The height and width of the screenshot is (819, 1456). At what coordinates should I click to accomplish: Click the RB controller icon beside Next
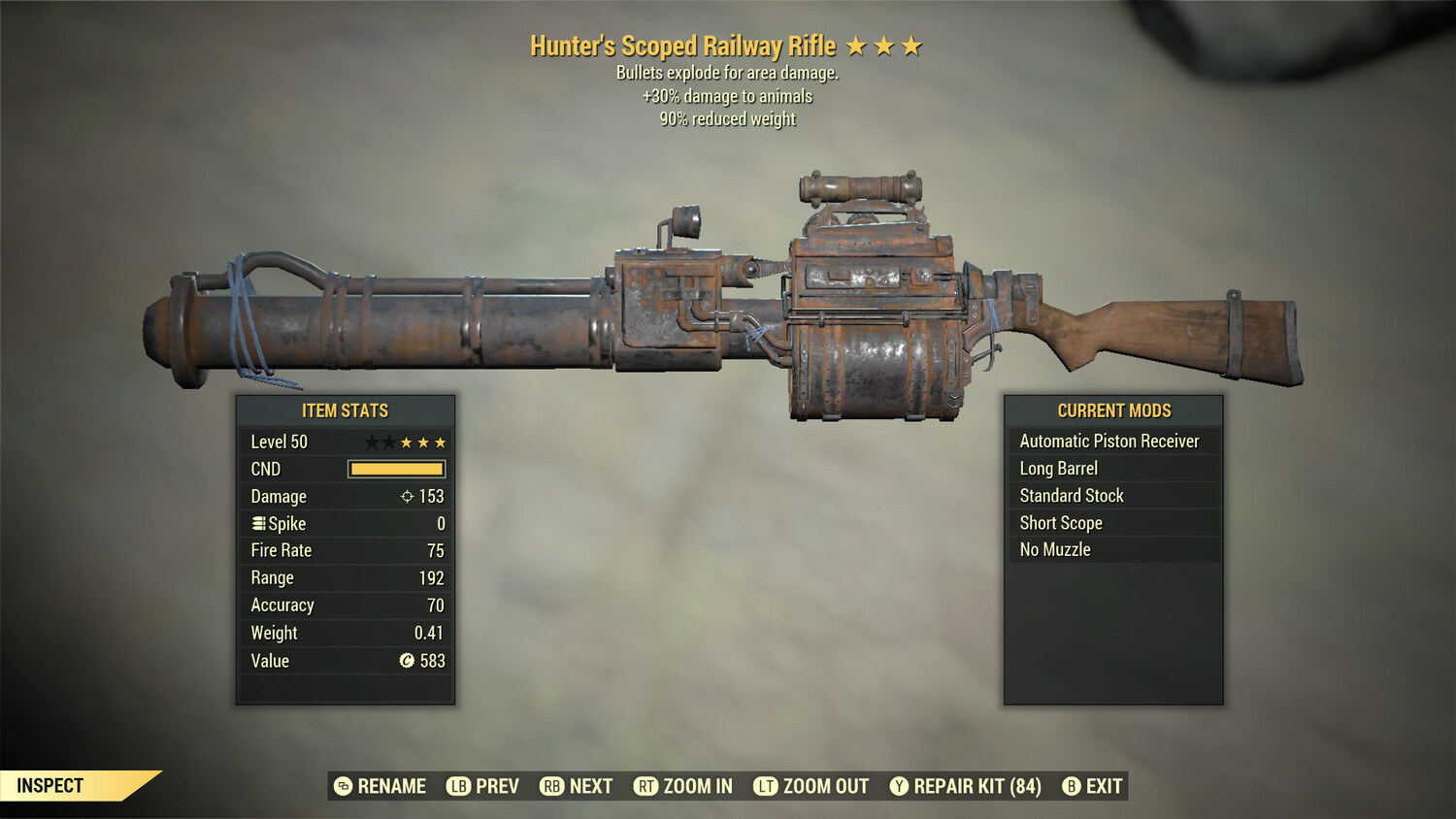point(551,786)
